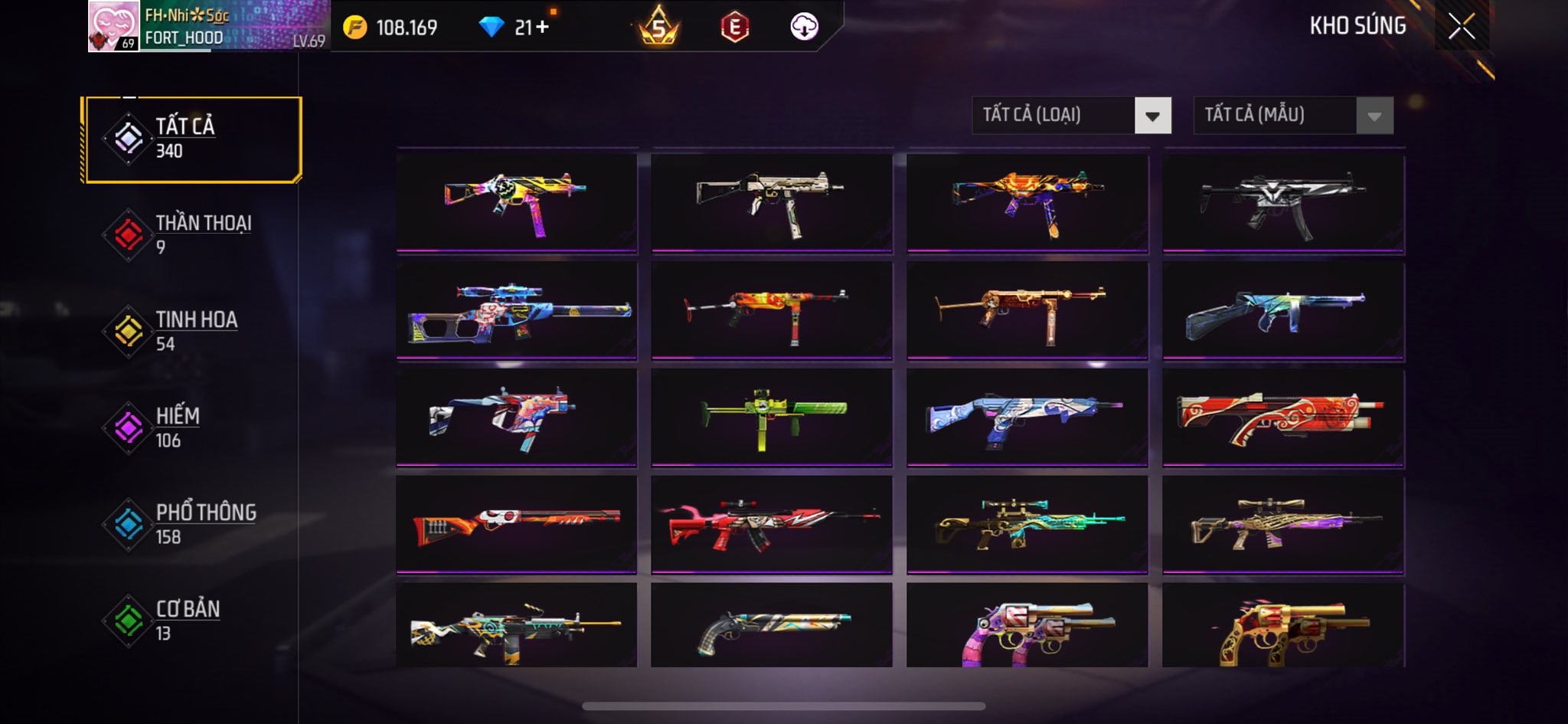Open the Tất Cả (Loại) dropdown
The image size is (1568, 724).
pos(1071,116)
